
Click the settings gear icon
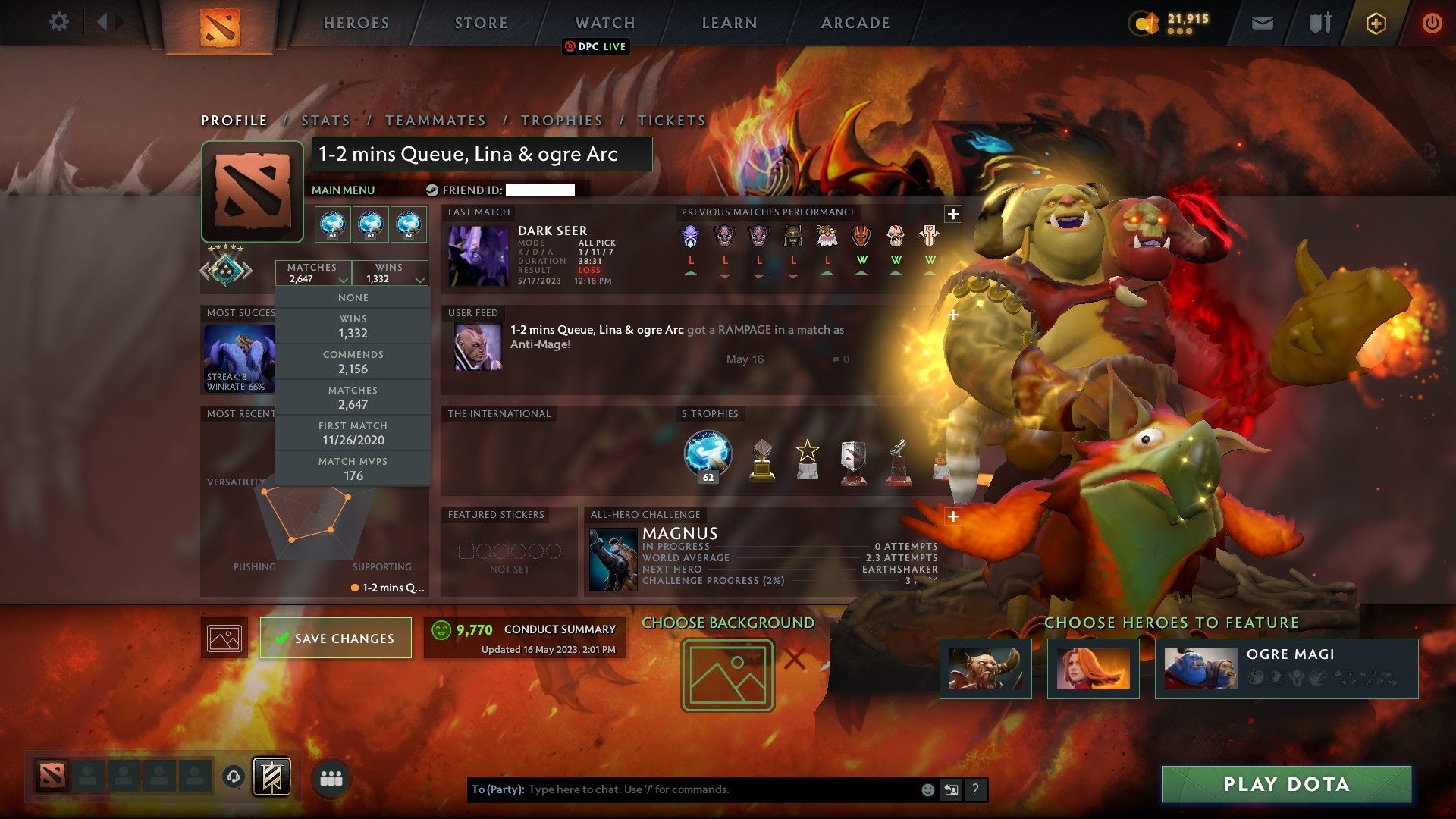(59, 22)
